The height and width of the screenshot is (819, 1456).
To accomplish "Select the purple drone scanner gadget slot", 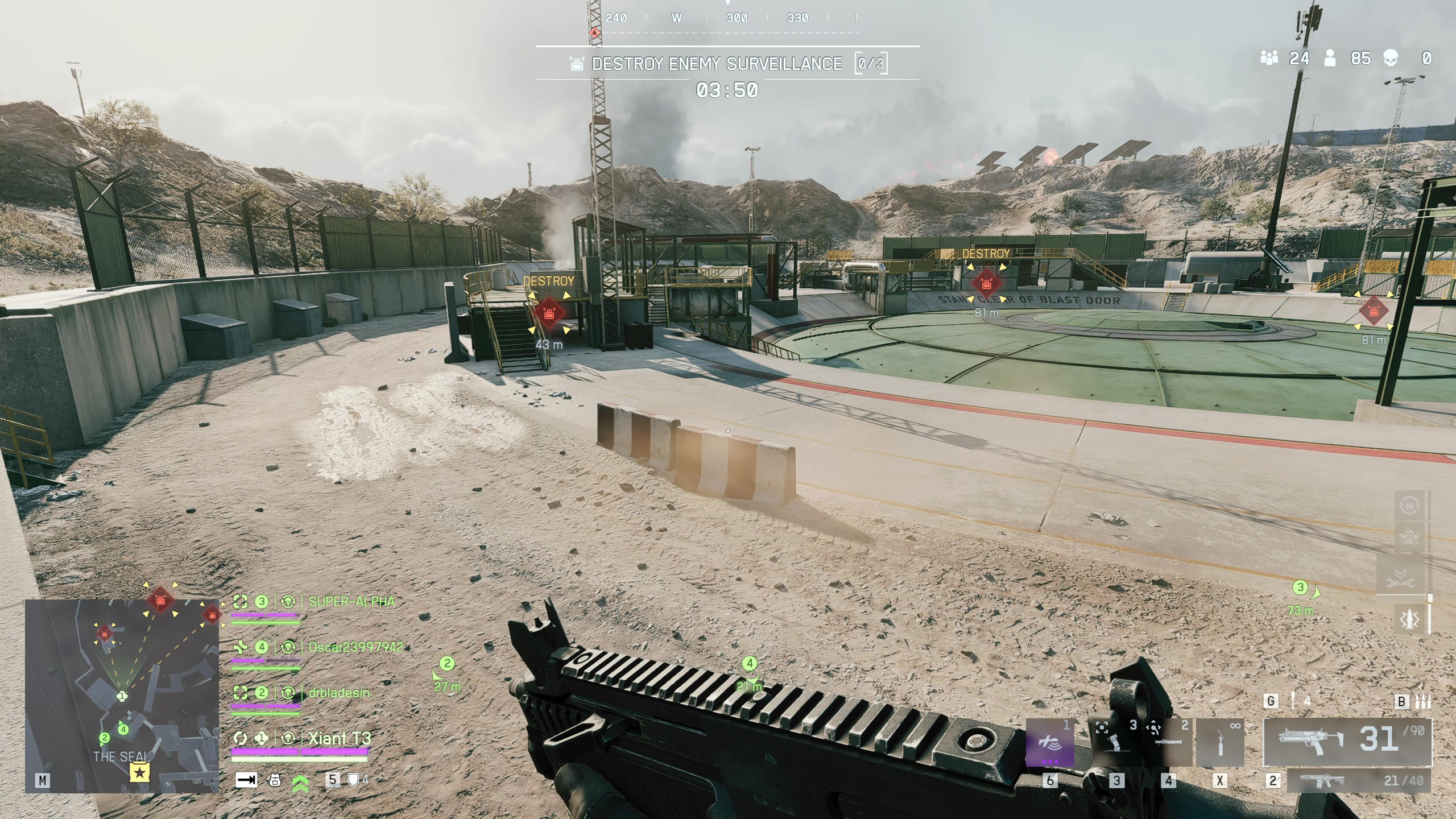I will pos(1050,743).
